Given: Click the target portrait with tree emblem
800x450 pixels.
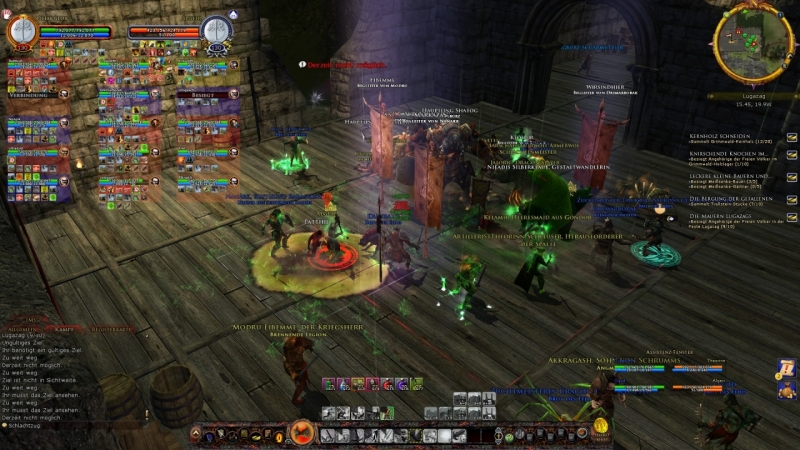Looking at the screenshot, I should pos(216,31).
